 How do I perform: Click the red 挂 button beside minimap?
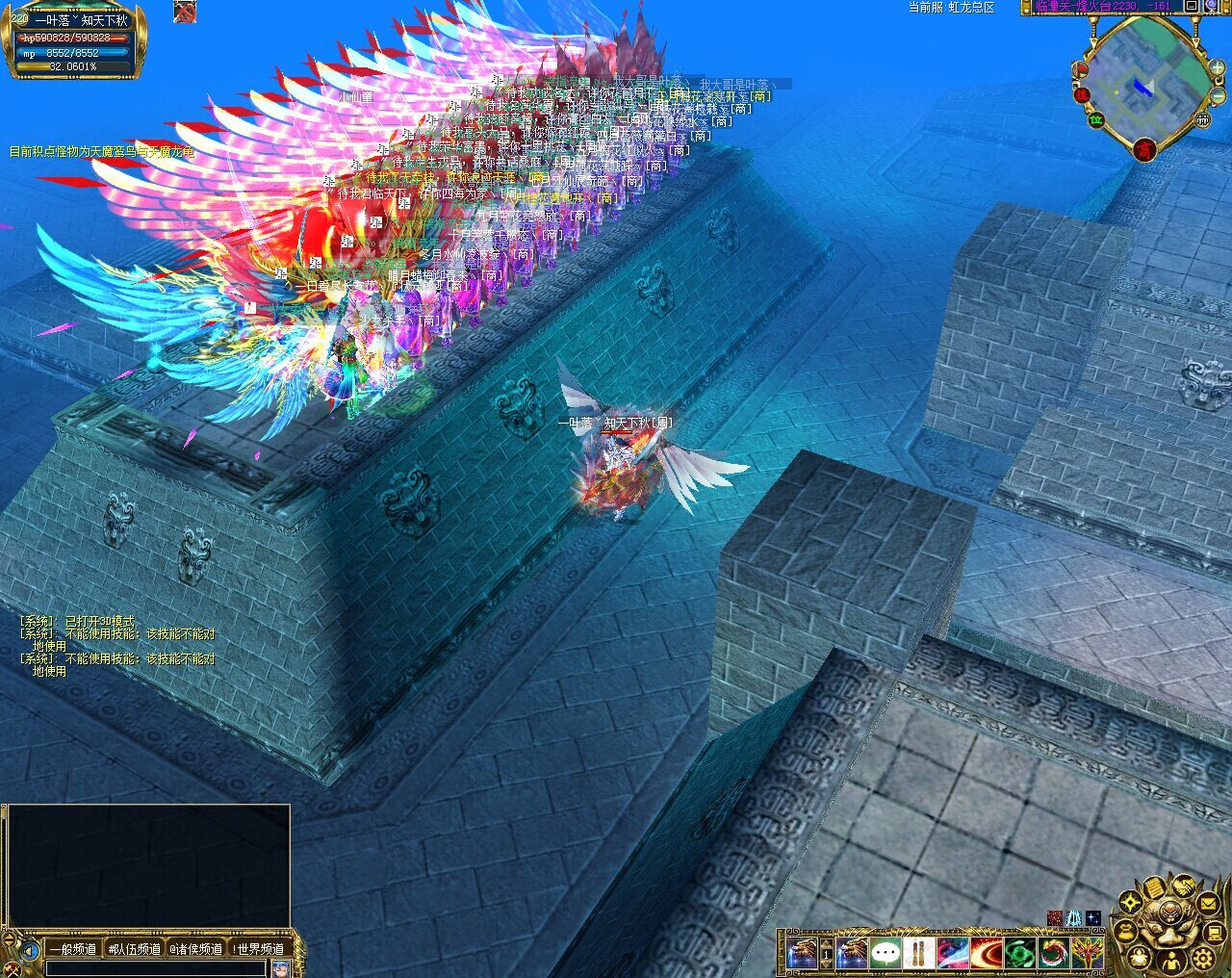(x=1082, y=94)
